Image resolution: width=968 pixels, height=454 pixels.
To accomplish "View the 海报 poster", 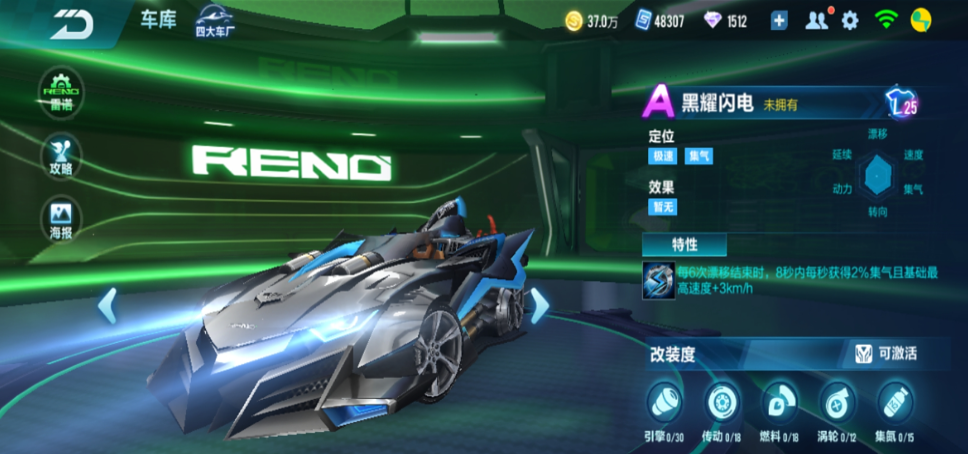I will [x=61, y=218].
